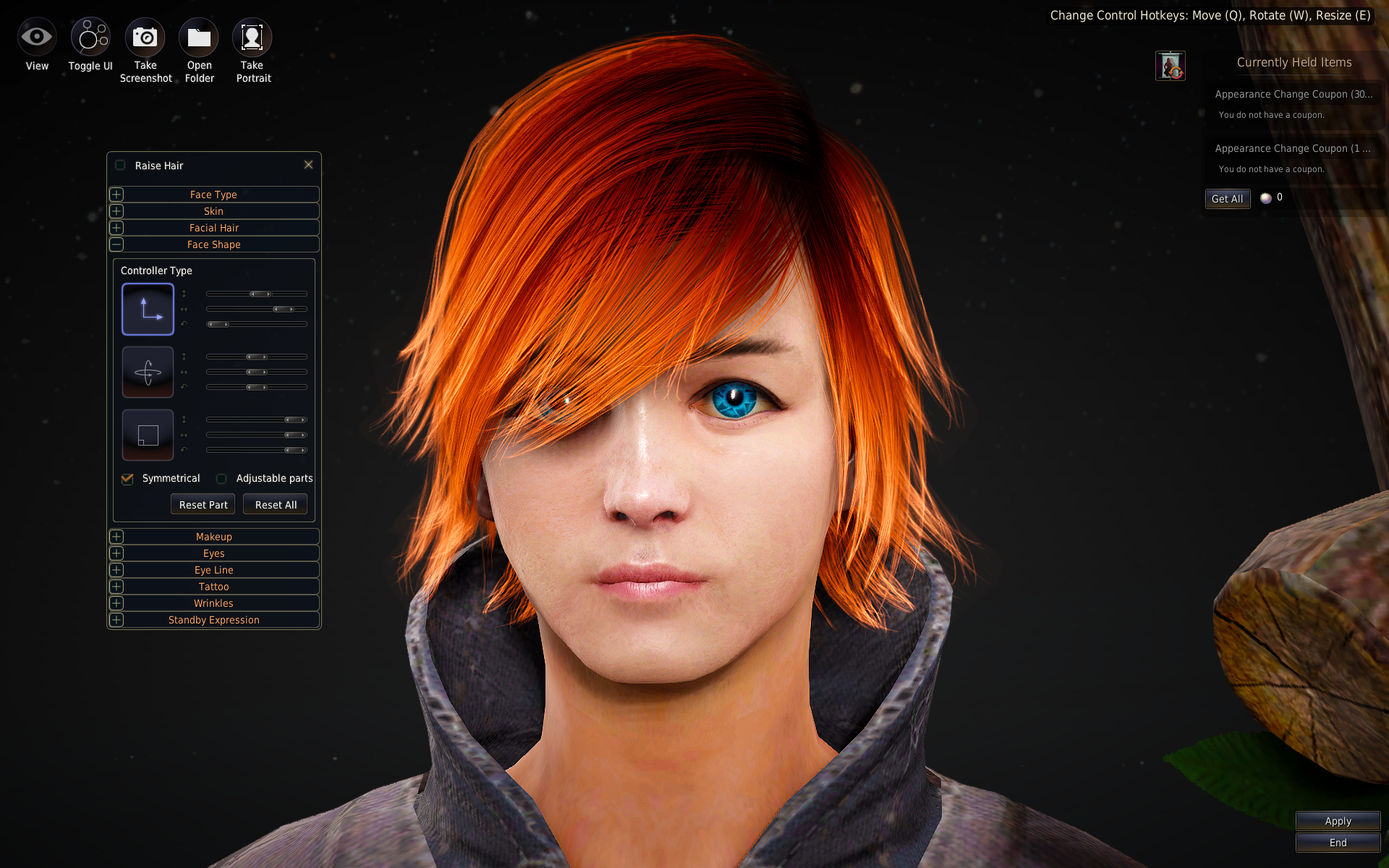Screen dimensions: 1389x868
Task: Uncheck the Symmetrical option
Action: point(127,479)
